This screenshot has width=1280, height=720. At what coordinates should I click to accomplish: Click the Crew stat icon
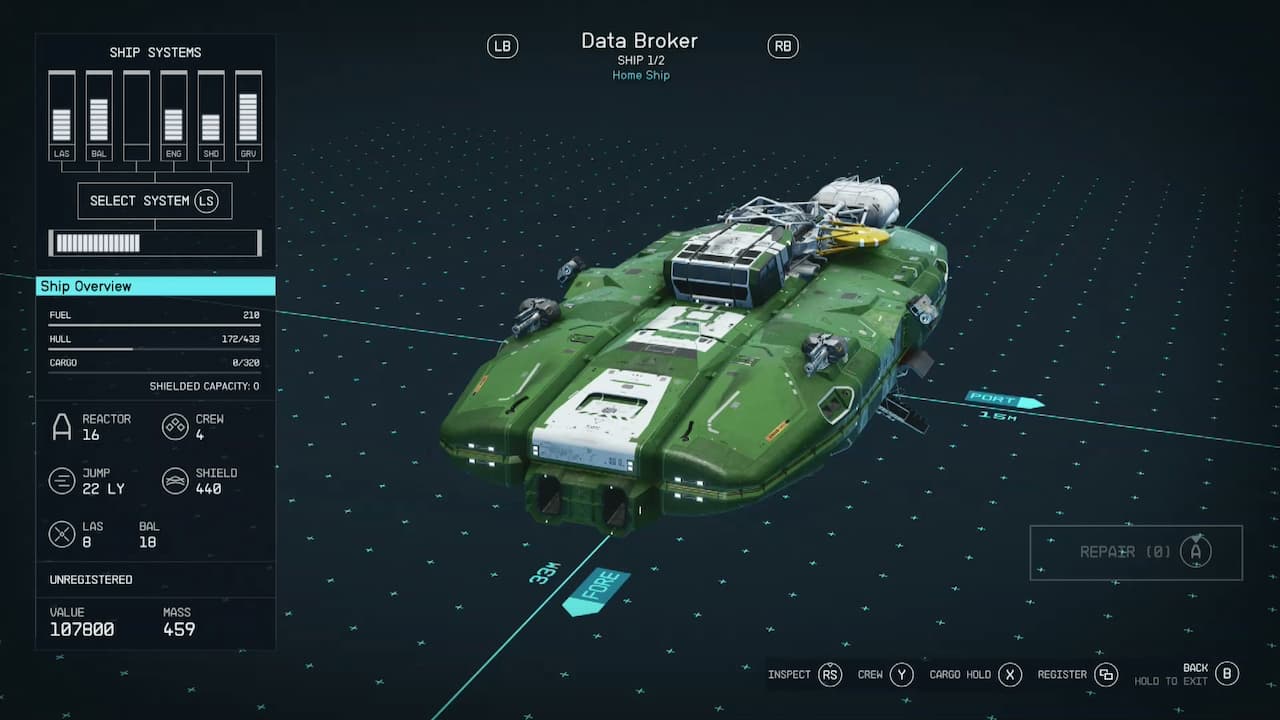coord(176,427)
